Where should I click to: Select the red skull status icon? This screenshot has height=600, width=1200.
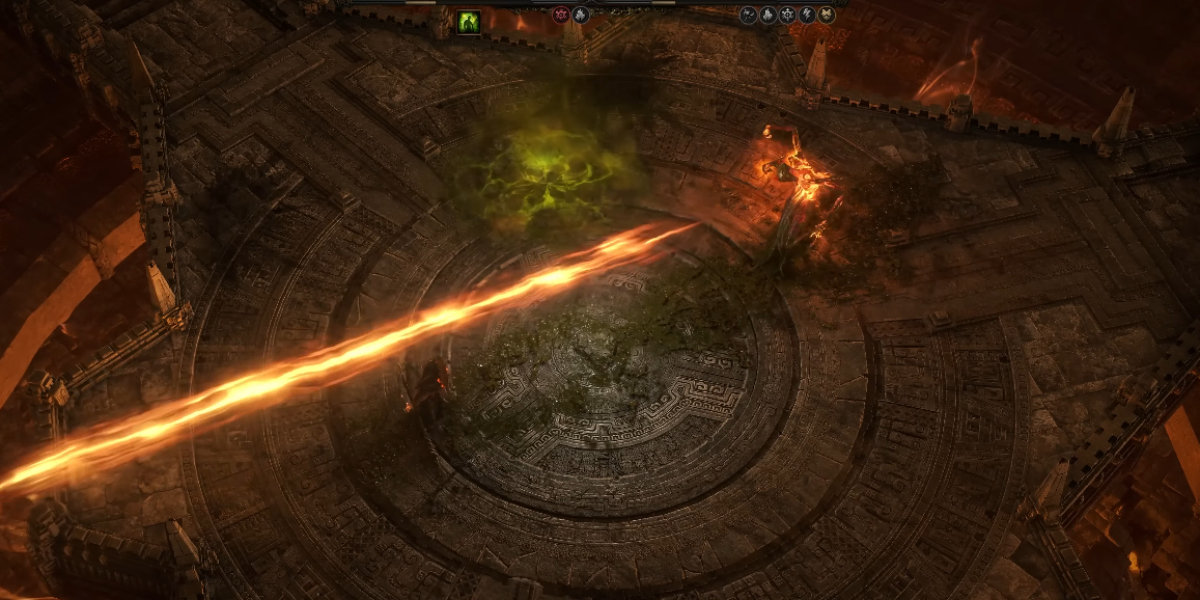562,15
